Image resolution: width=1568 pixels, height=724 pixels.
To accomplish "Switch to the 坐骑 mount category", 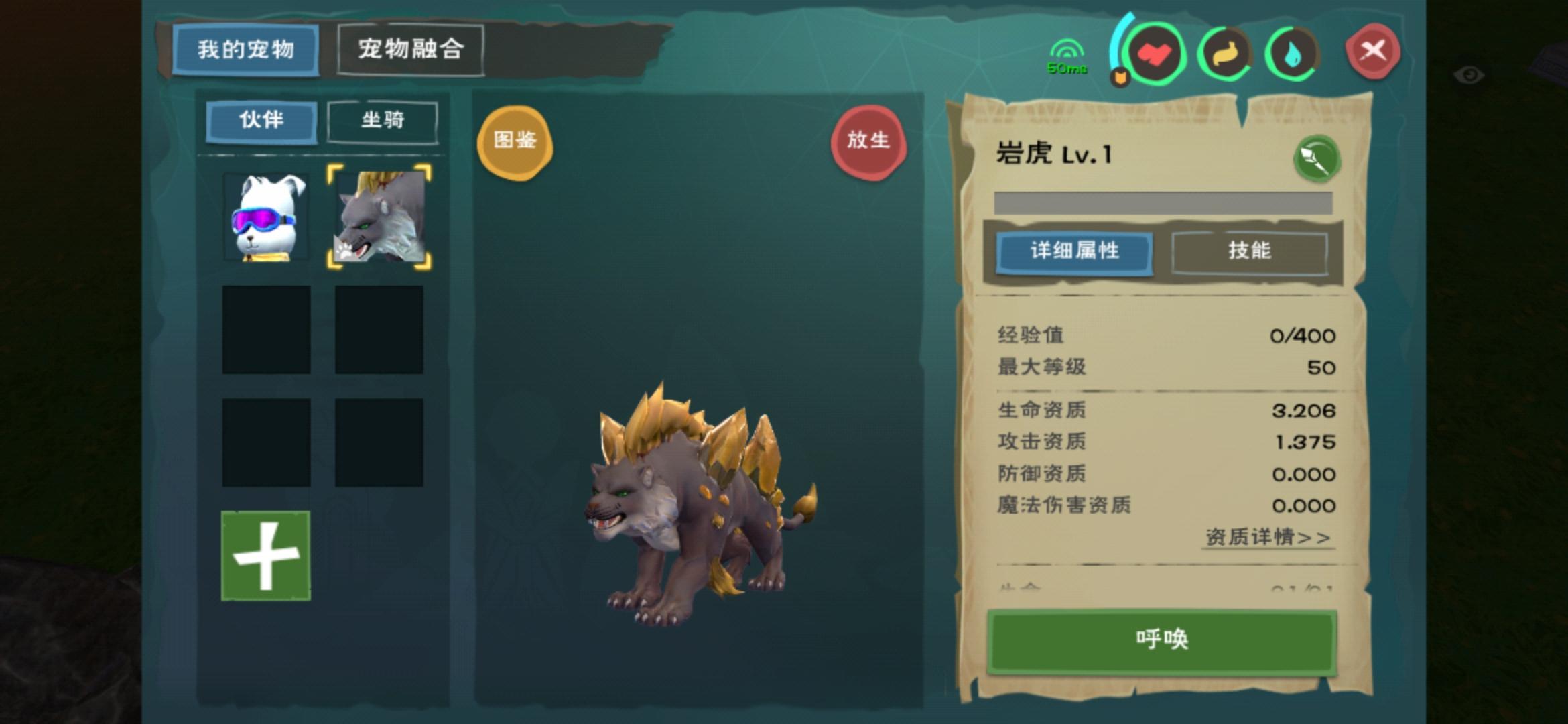I will (381, 121).
